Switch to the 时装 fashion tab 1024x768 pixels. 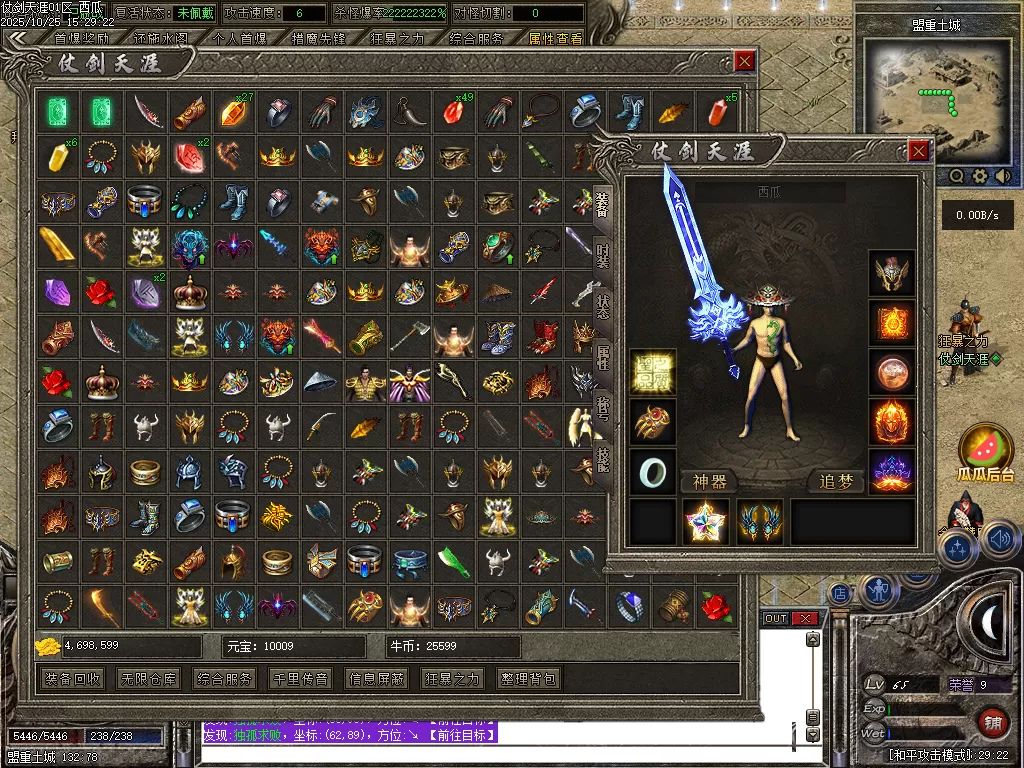[602, 256]
